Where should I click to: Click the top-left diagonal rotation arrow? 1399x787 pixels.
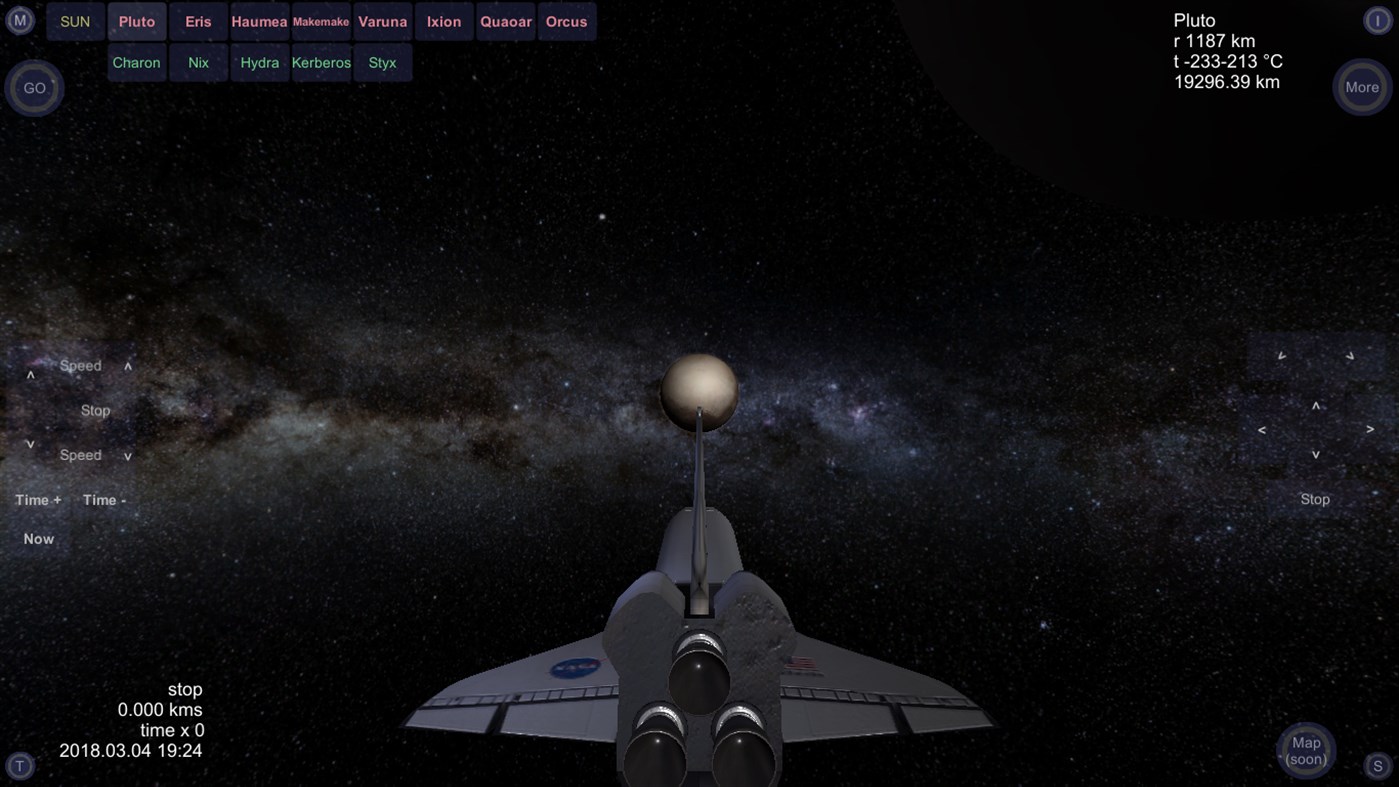click(x=1282, y=354)
